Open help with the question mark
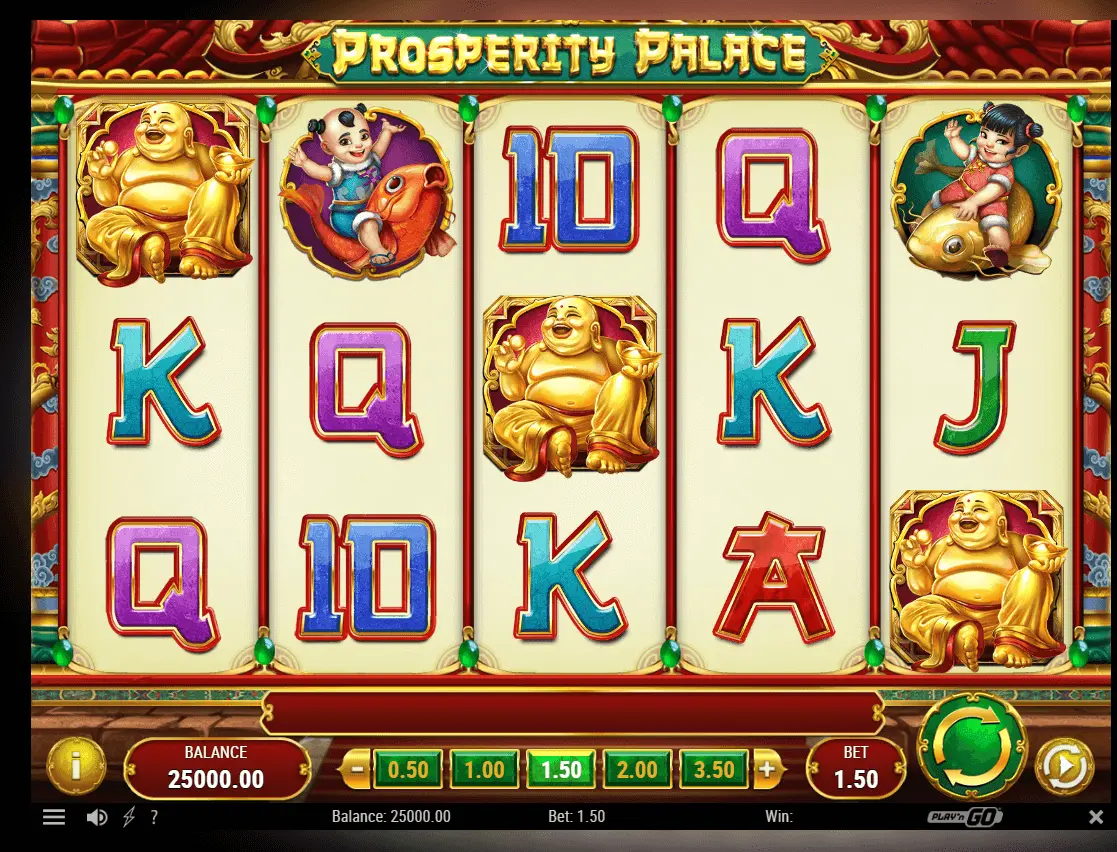 [153, 817]
